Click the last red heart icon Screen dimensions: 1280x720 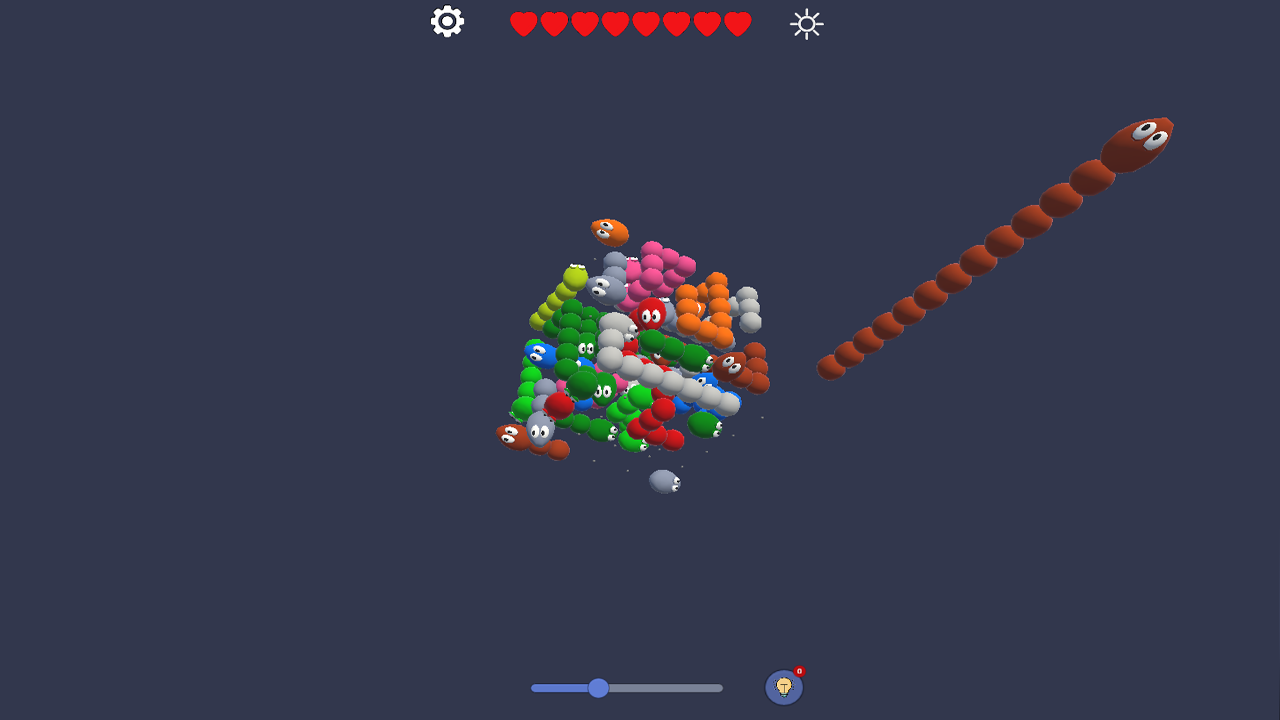coord(737,22)
